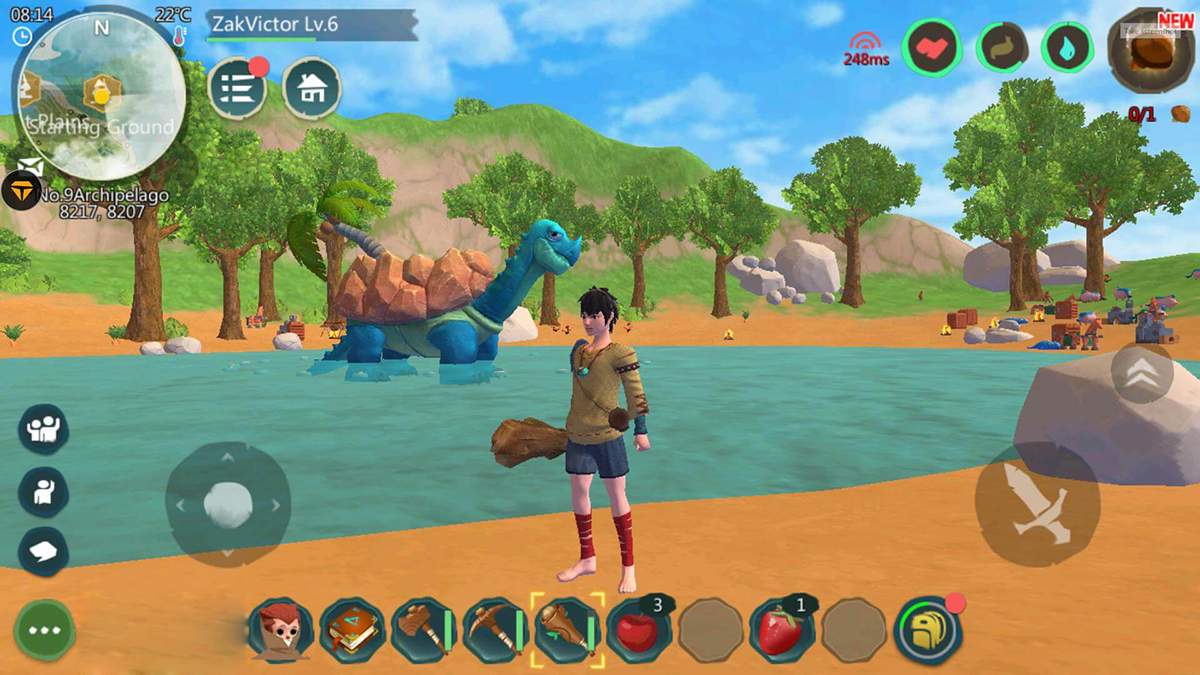Select the wooden hammer hotbar slot
The height and width of the screenshot is (675, 1200).
(x=423, y=630)
